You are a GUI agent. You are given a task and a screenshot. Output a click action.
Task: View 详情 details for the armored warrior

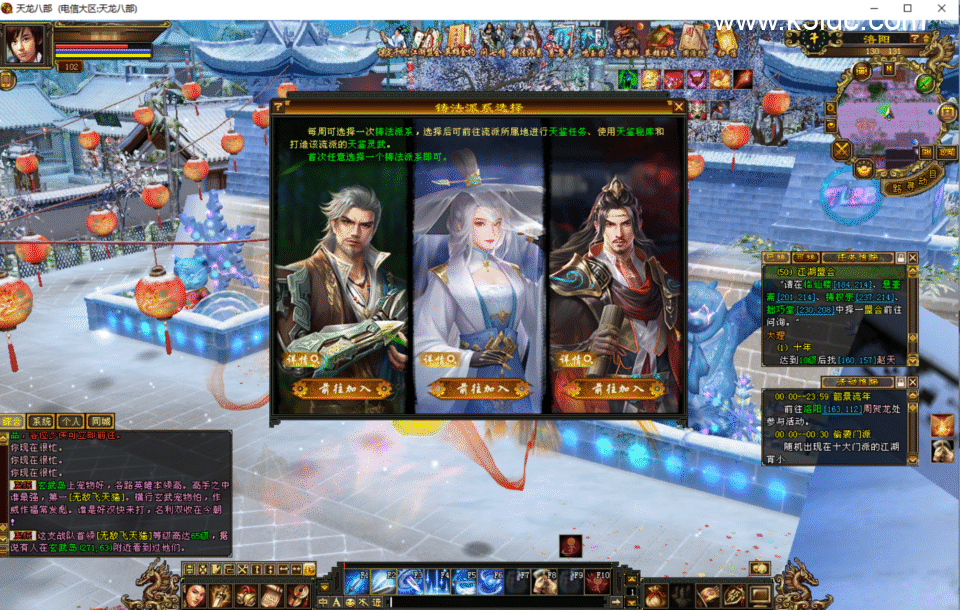click(x=572, y=358)
